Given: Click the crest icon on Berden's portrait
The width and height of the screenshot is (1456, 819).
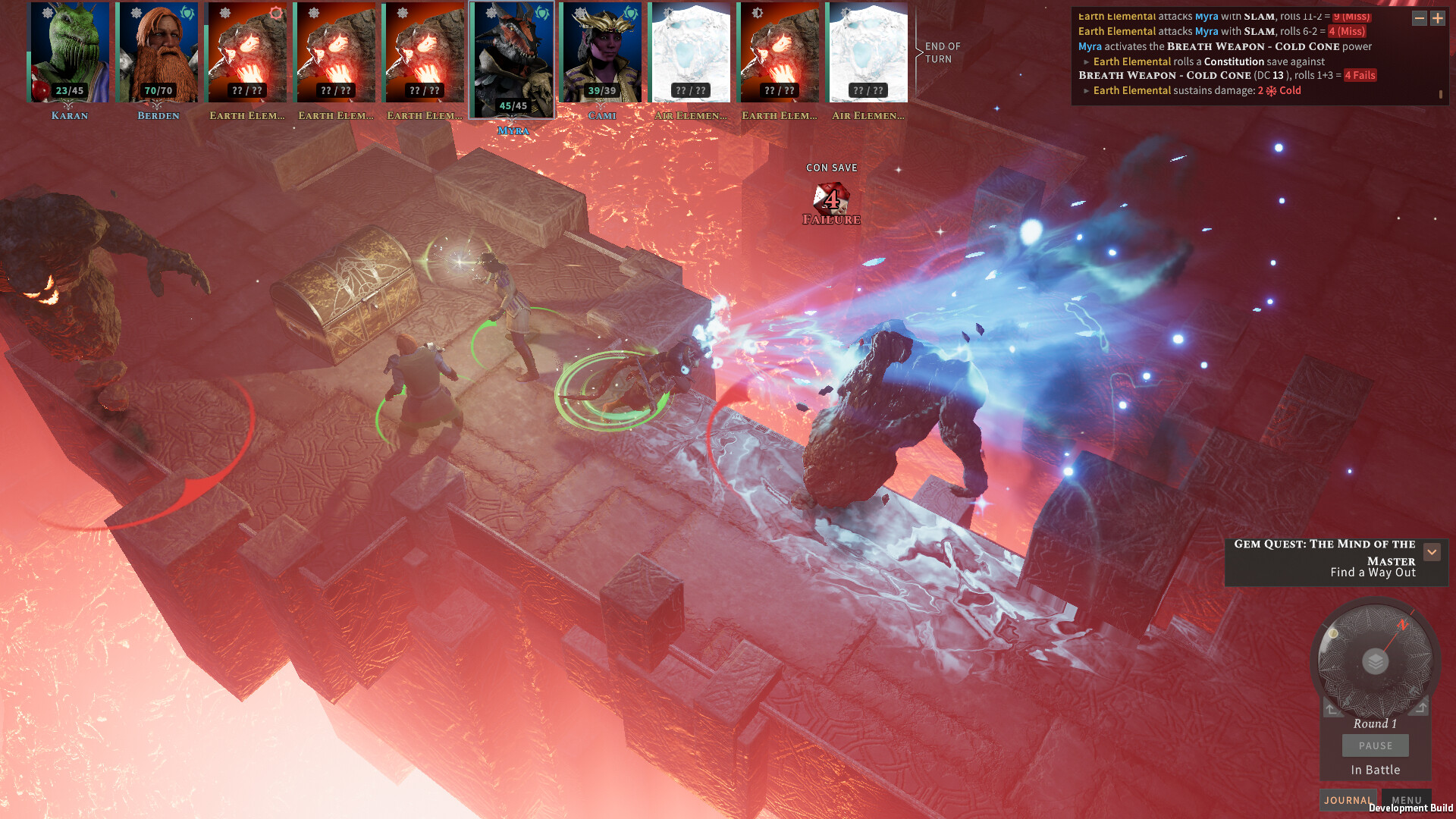Looking at the screenshot, I should [187, 14].
